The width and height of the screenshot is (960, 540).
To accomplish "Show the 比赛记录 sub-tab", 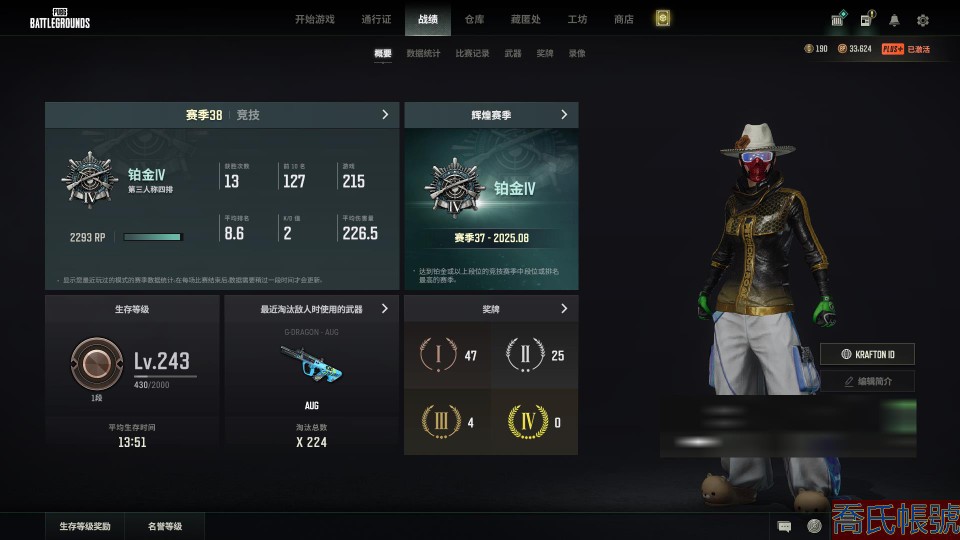I will point(472,53).
